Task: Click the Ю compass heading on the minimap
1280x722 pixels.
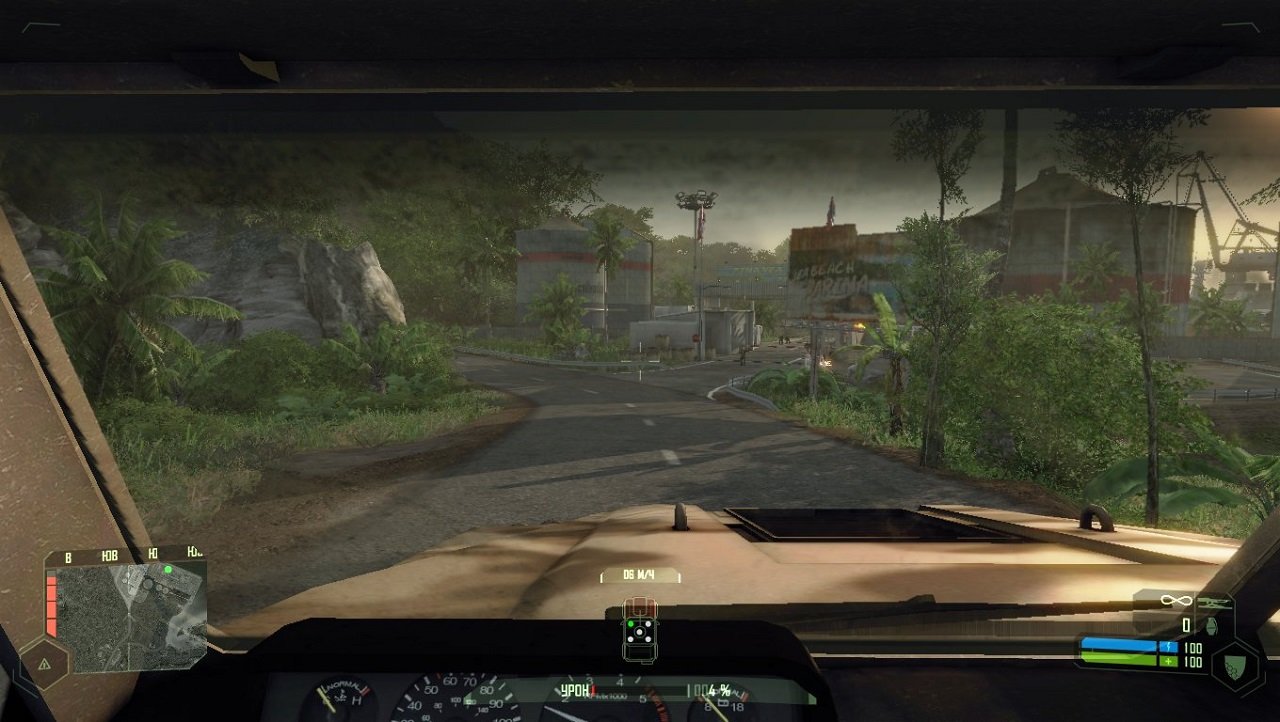Action: (152, 554)
